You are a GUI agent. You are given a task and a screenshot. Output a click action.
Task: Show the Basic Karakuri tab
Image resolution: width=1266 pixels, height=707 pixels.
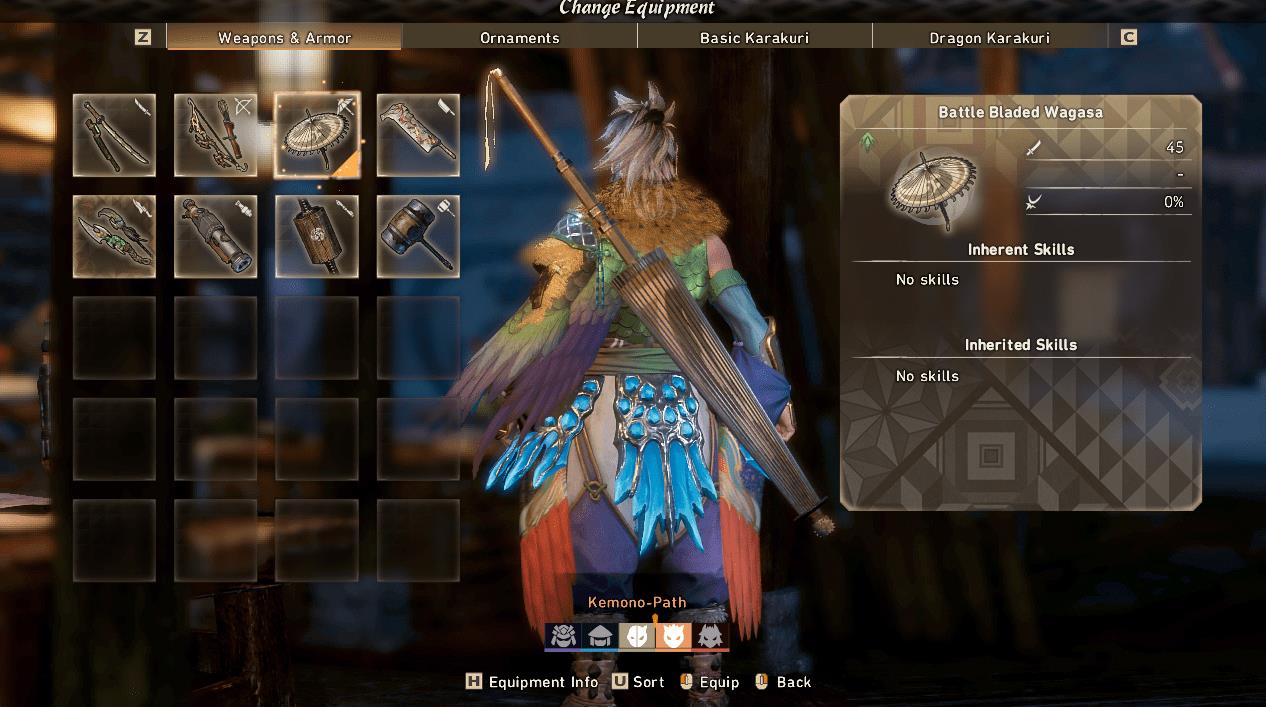point(754,38)
